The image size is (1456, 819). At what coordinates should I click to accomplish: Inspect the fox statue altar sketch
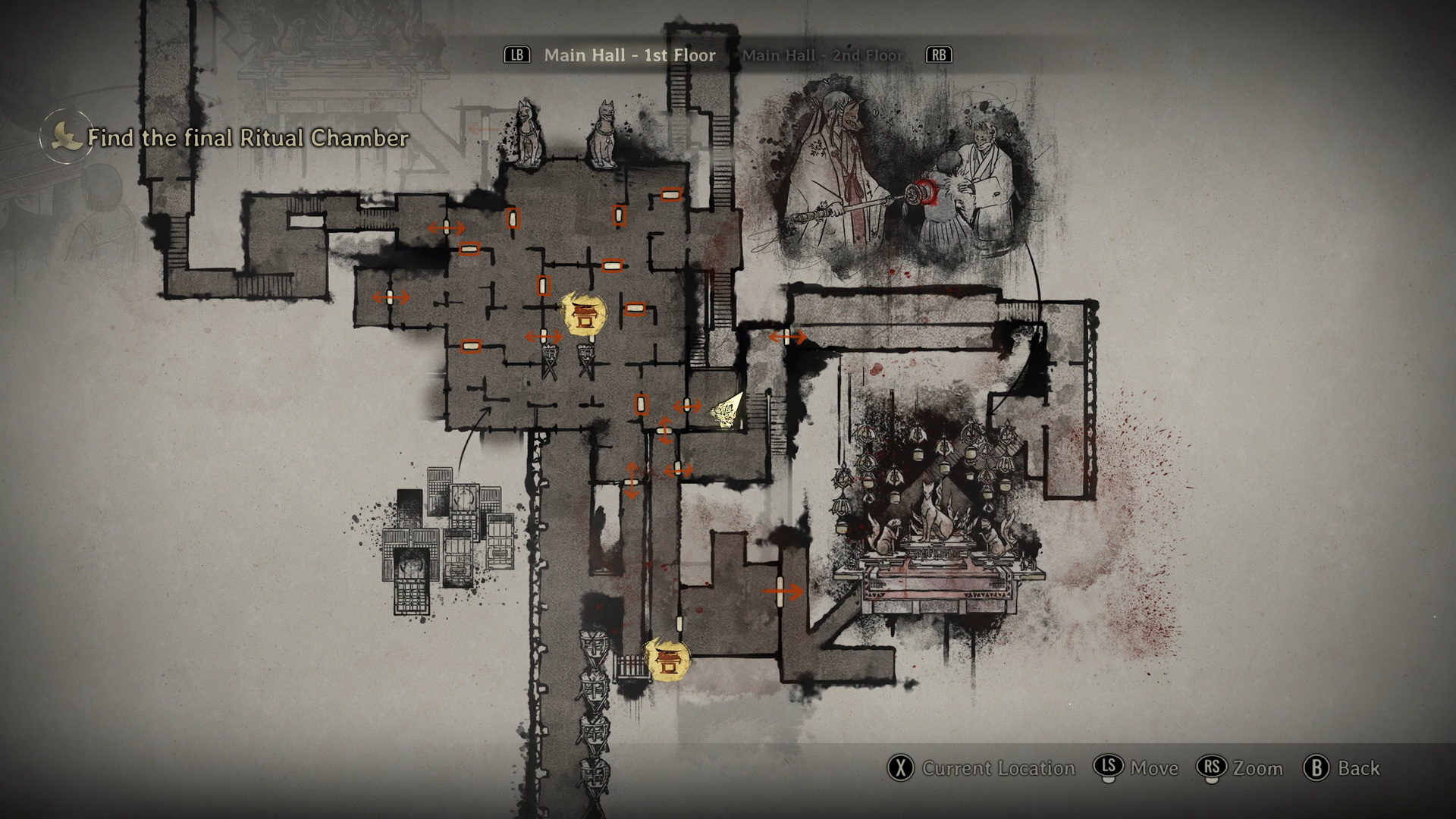click(x=937, y=523)
